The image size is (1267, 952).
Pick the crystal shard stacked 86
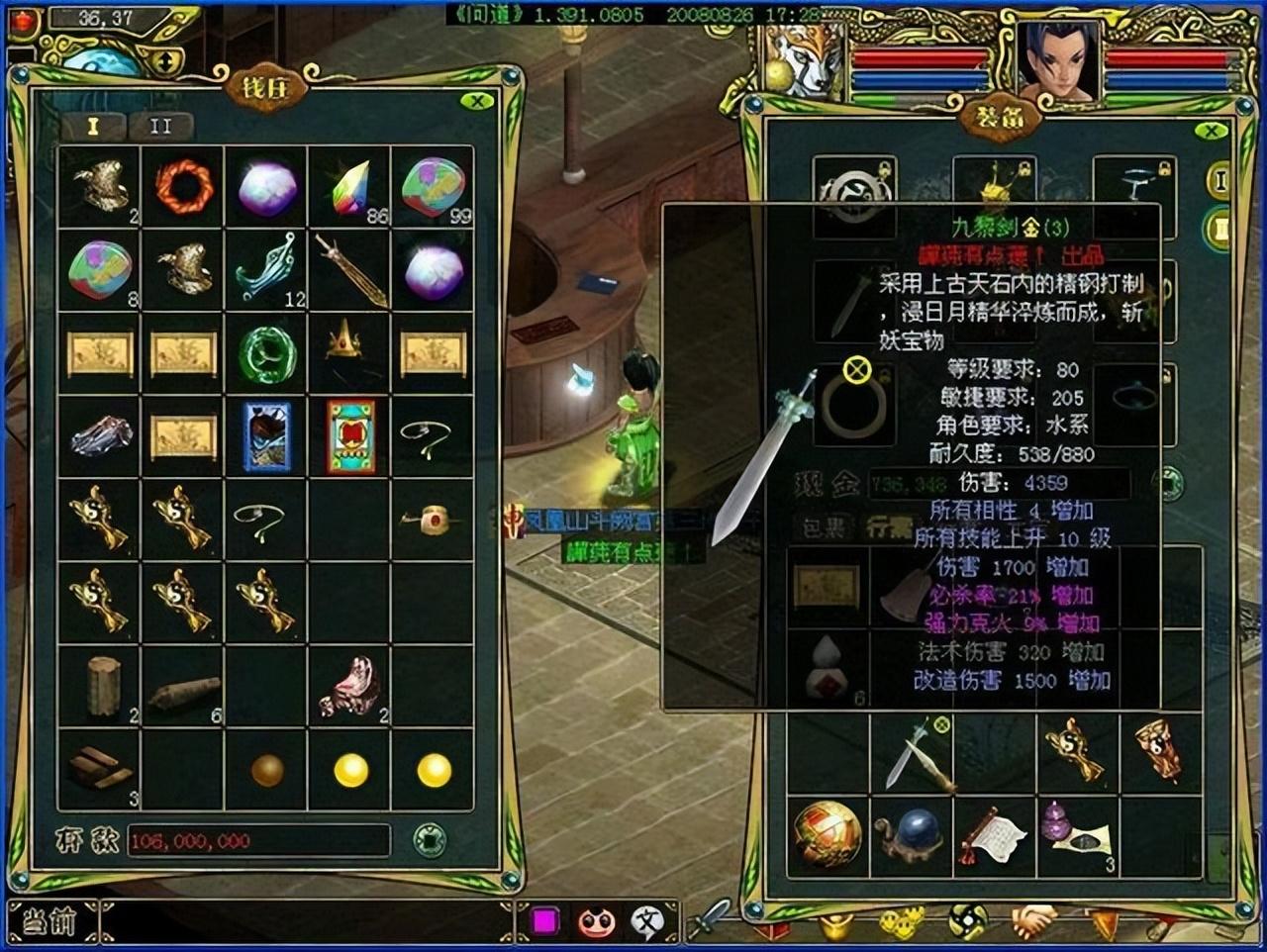tap(348, 187)
